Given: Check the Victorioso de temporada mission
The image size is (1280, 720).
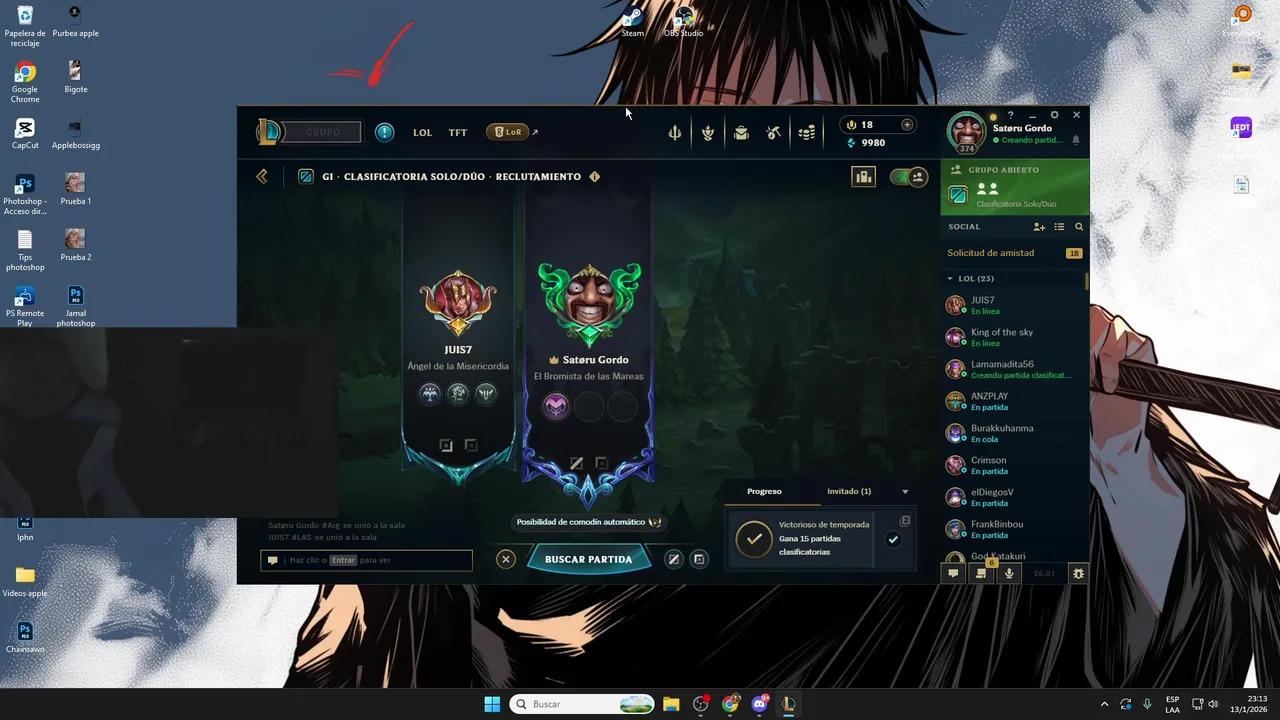Looking at the screenshot, I should 892,539.
